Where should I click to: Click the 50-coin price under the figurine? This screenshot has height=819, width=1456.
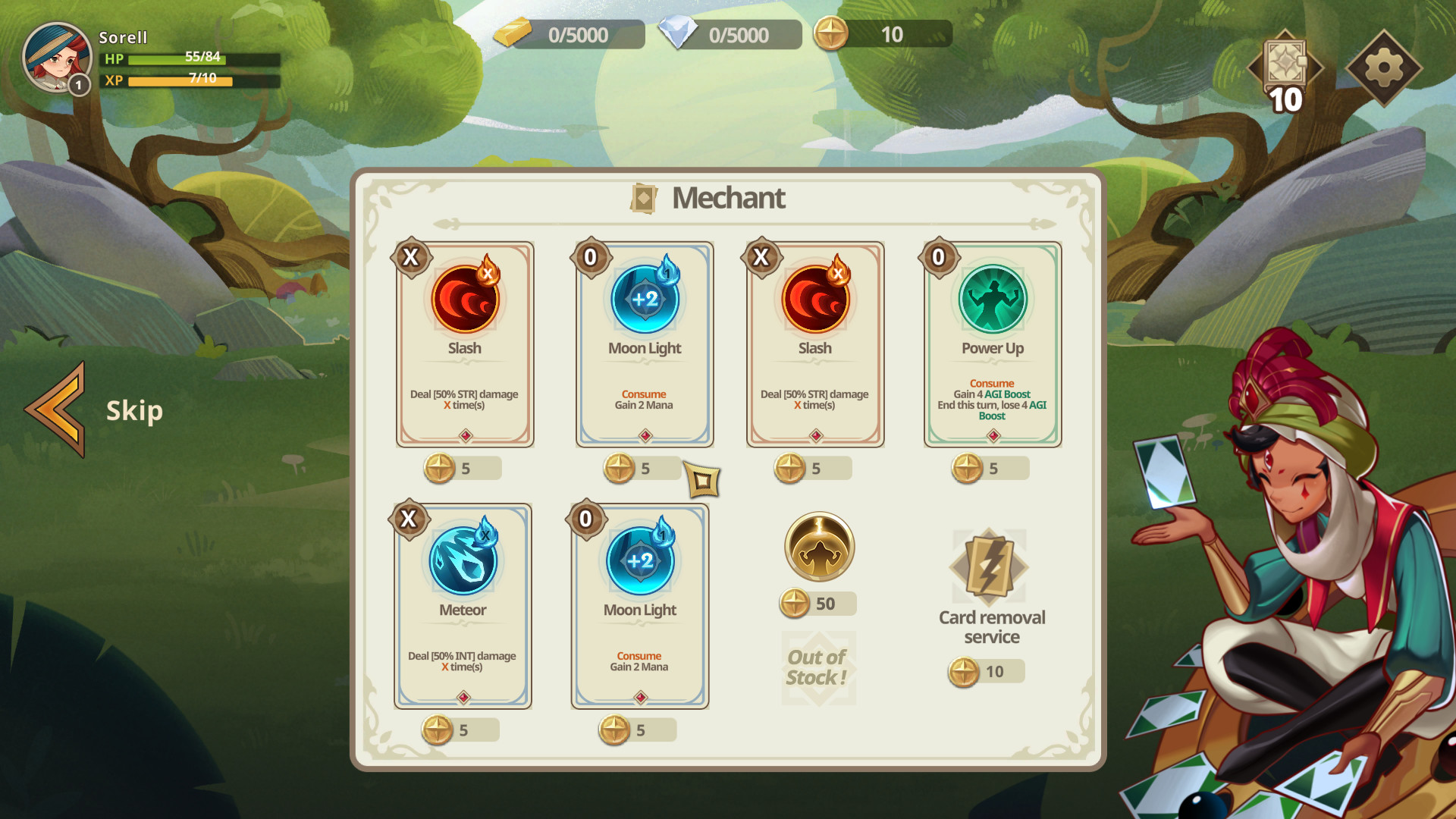[817, 604]
